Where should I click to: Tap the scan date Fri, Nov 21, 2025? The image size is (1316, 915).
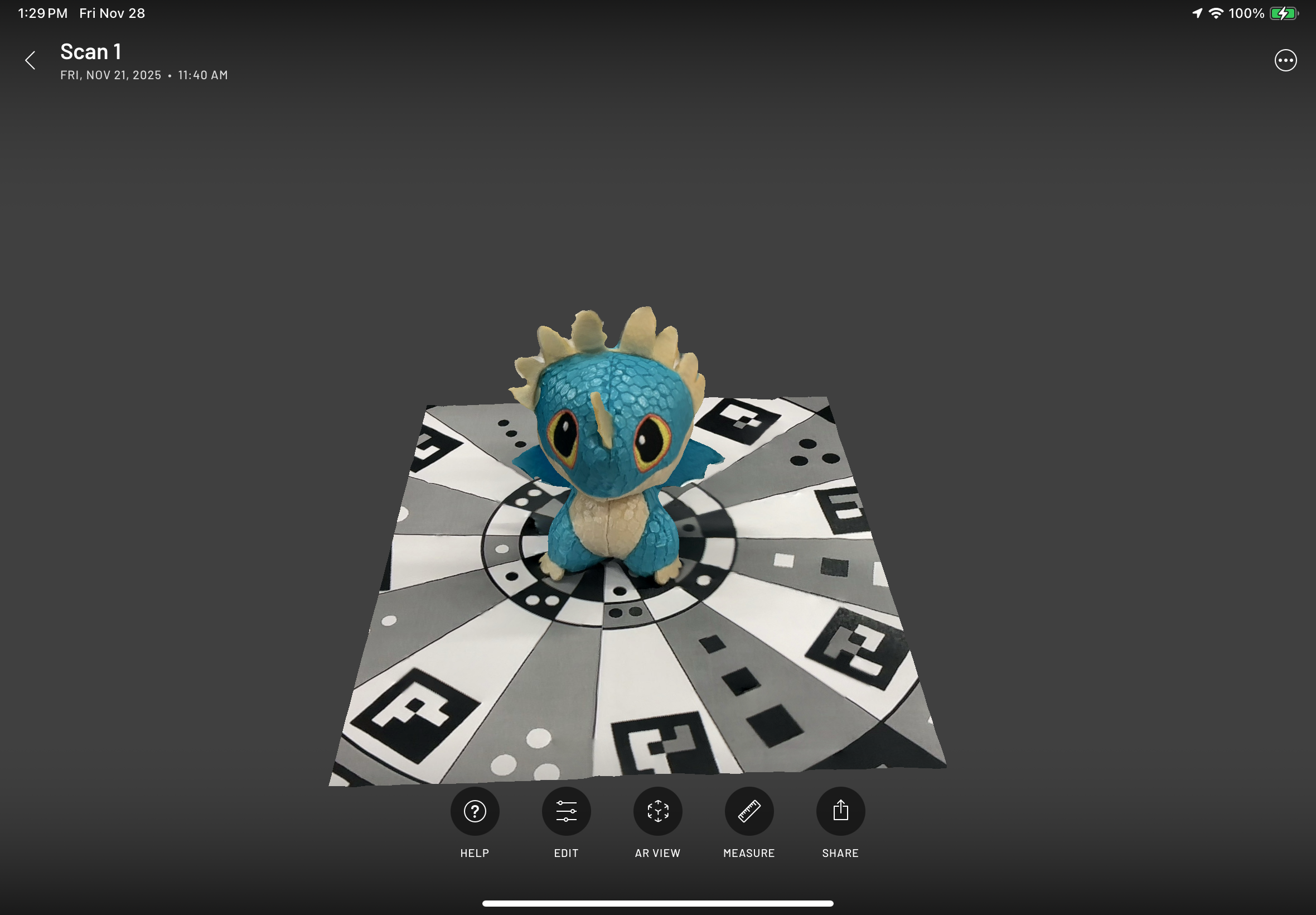pos(112,75)
